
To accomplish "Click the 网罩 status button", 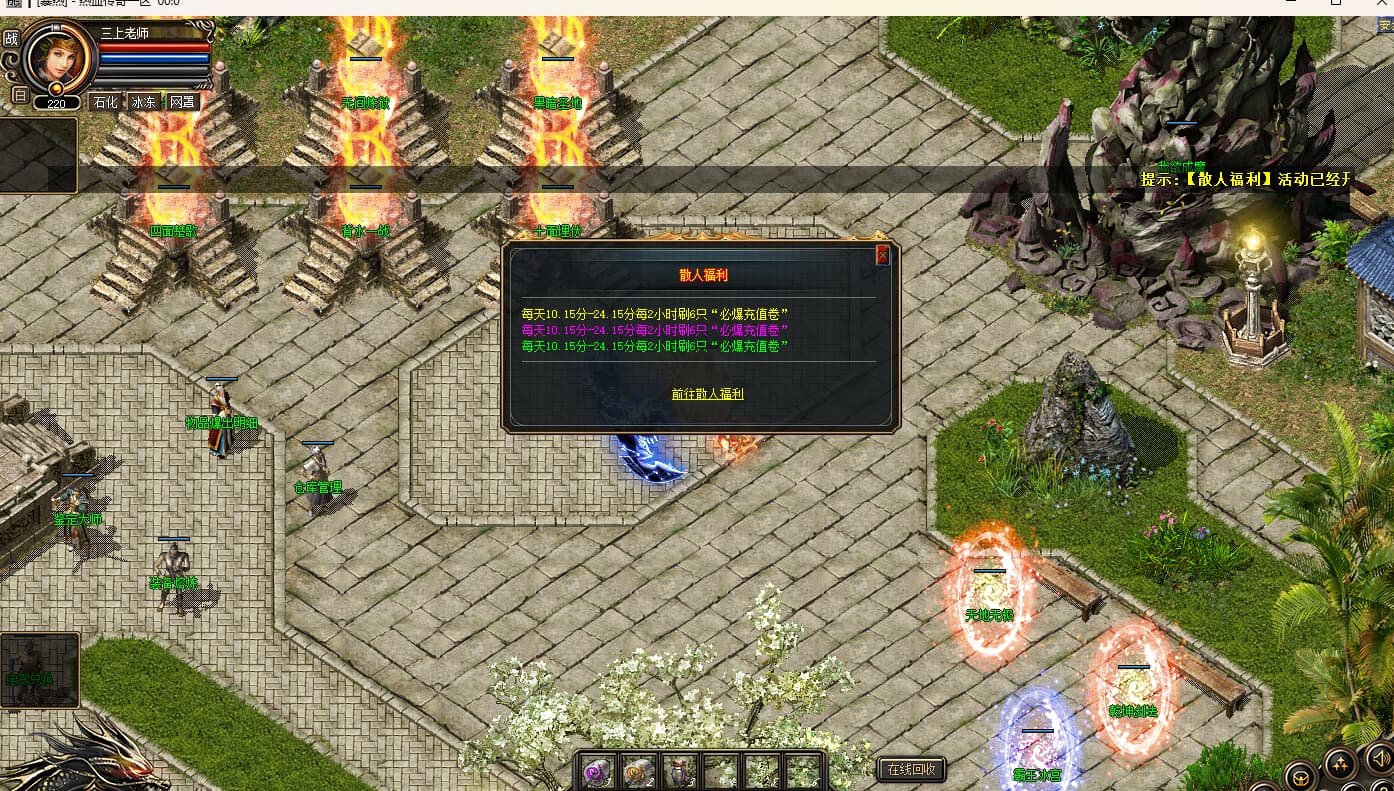I will [182, 102].
